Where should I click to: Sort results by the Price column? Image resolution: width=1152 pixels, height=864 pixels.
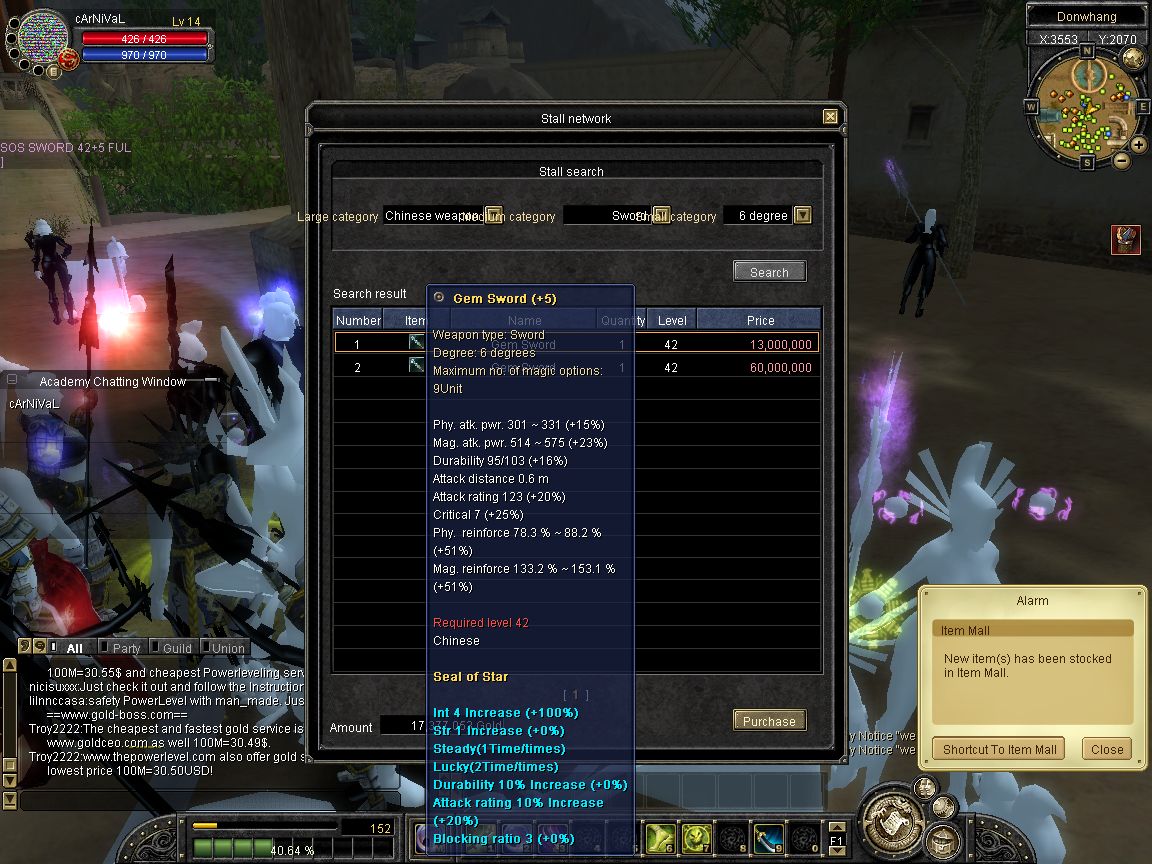pyautogui.click(x=760, y=320)
